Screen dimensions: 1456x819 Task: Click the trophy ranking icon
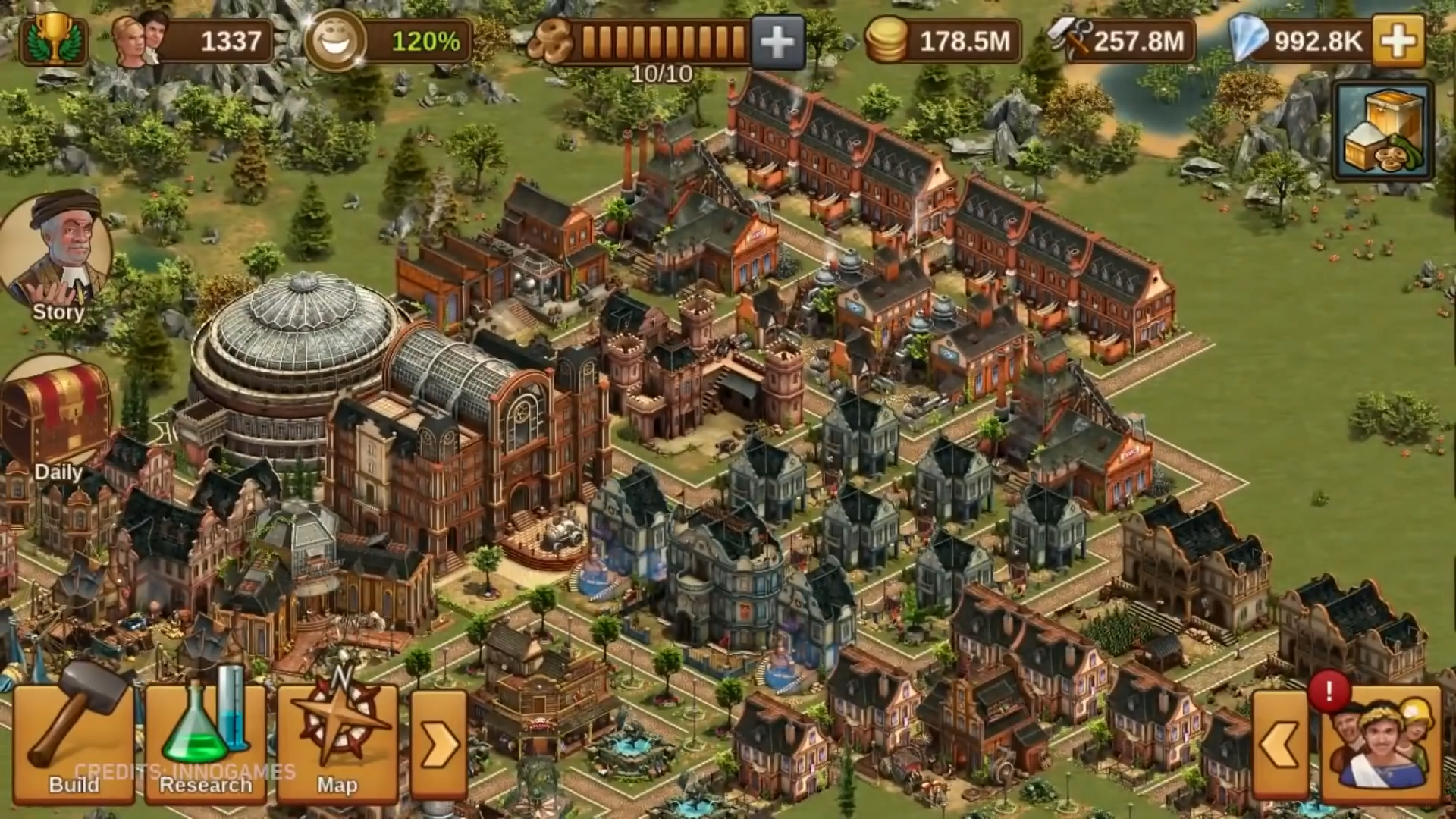(x=55, y=39)
